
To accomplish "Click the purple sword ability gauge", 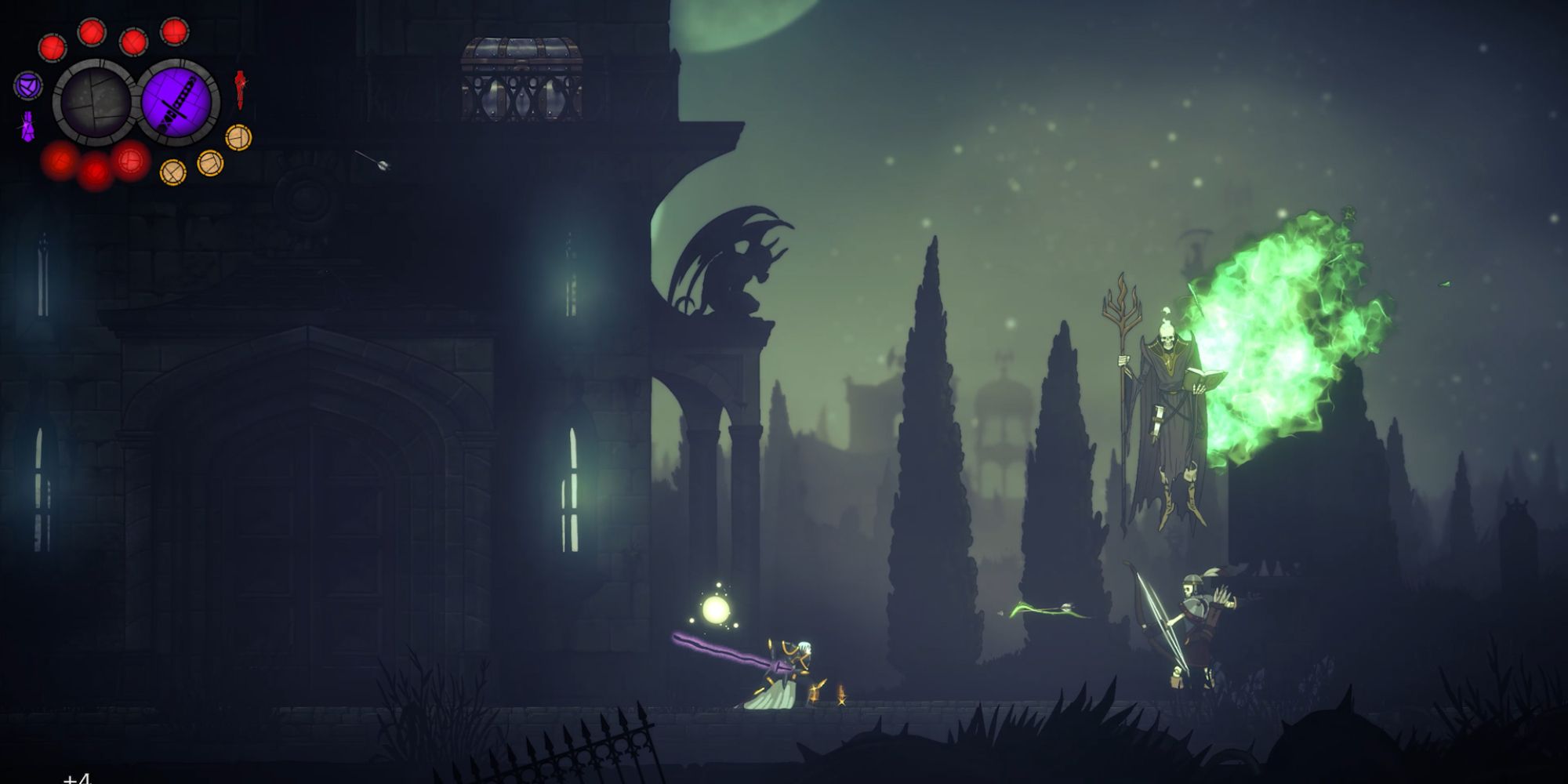I will (x=180, y=102).
